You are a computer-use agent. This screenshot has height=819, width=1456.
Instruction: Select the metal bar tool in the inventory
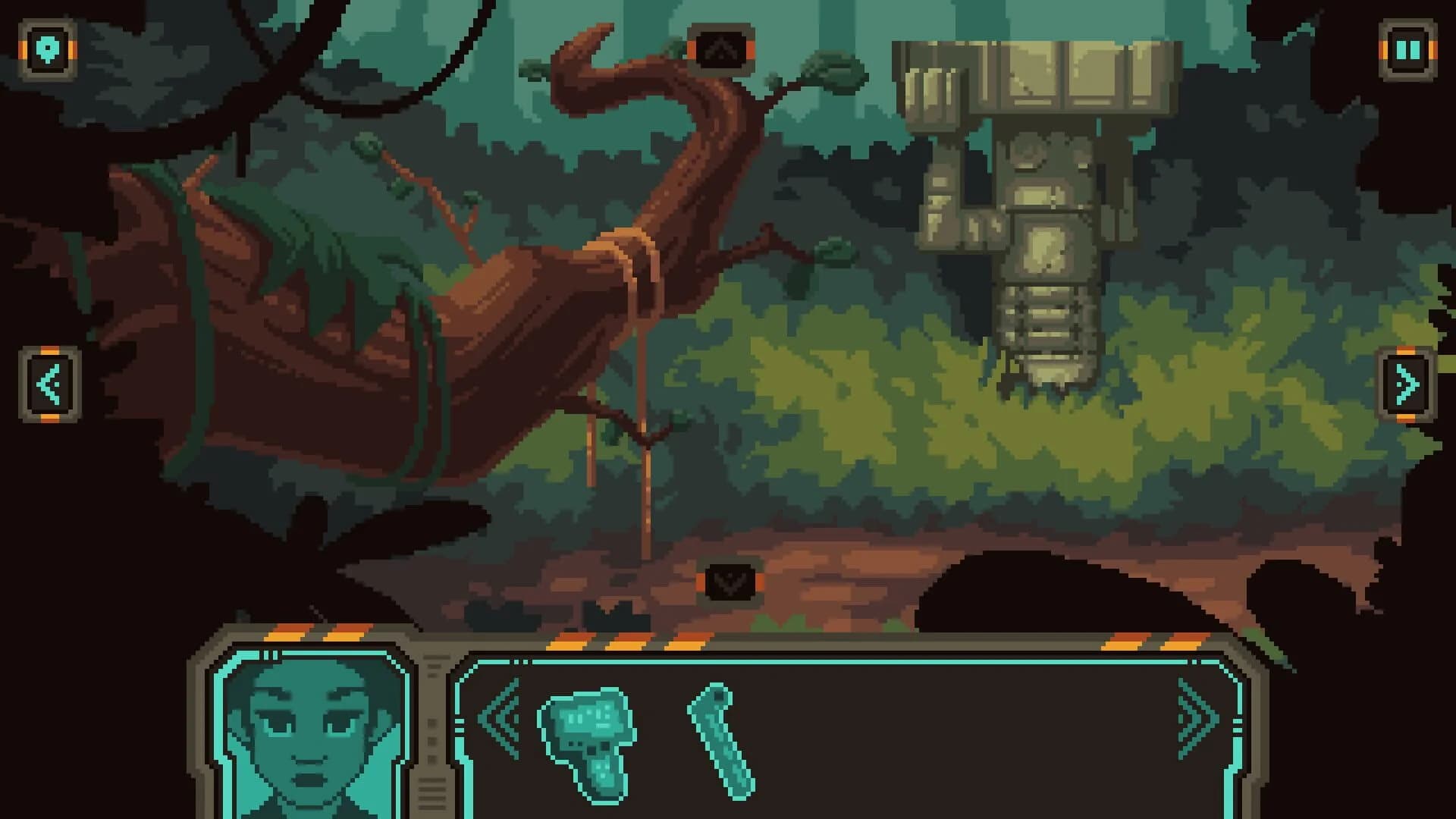click(x=721, y=740)
